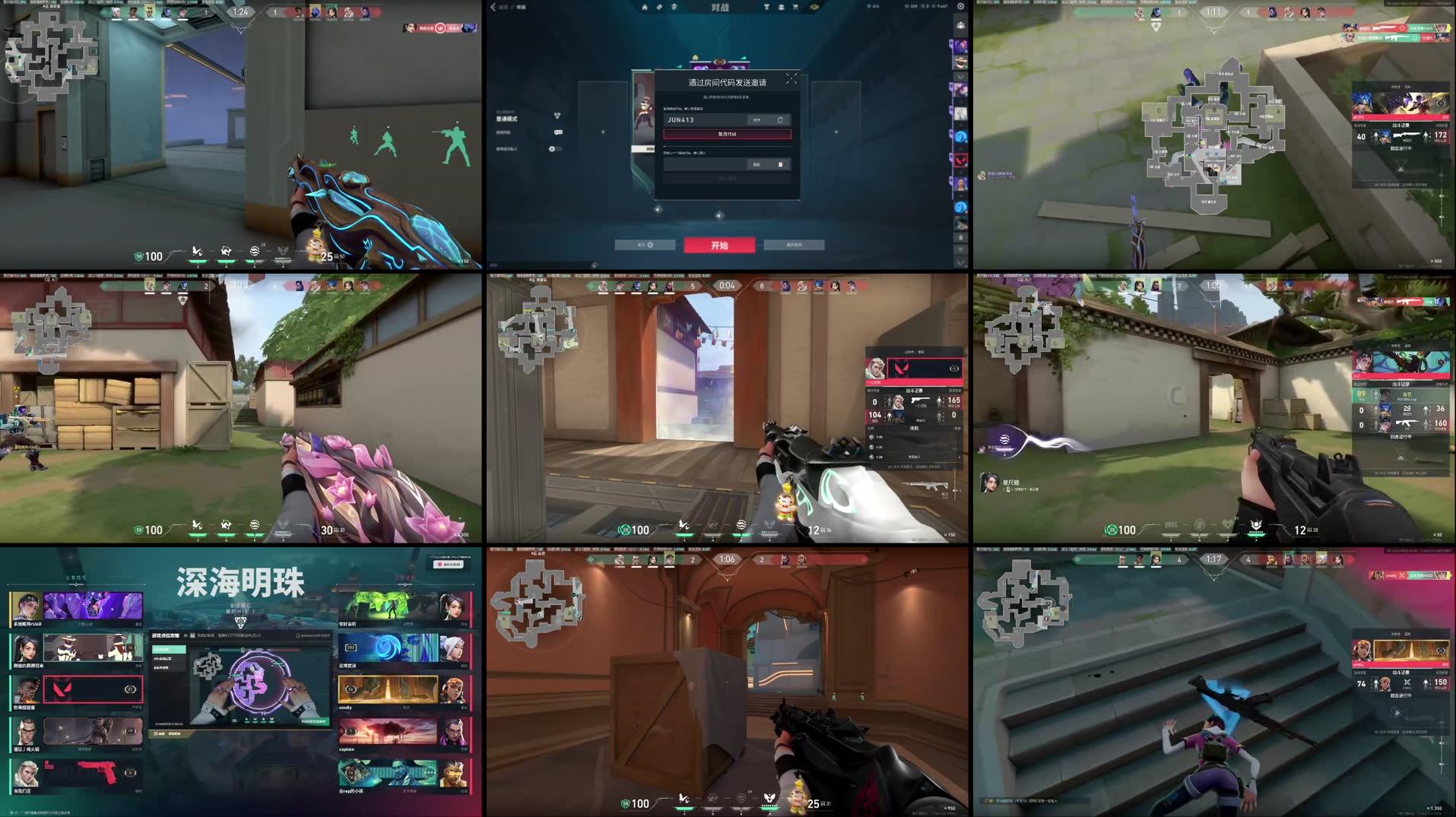Click the paste icon beside the join-code field
The image size is (1456, 817).
tap(780, 163)
